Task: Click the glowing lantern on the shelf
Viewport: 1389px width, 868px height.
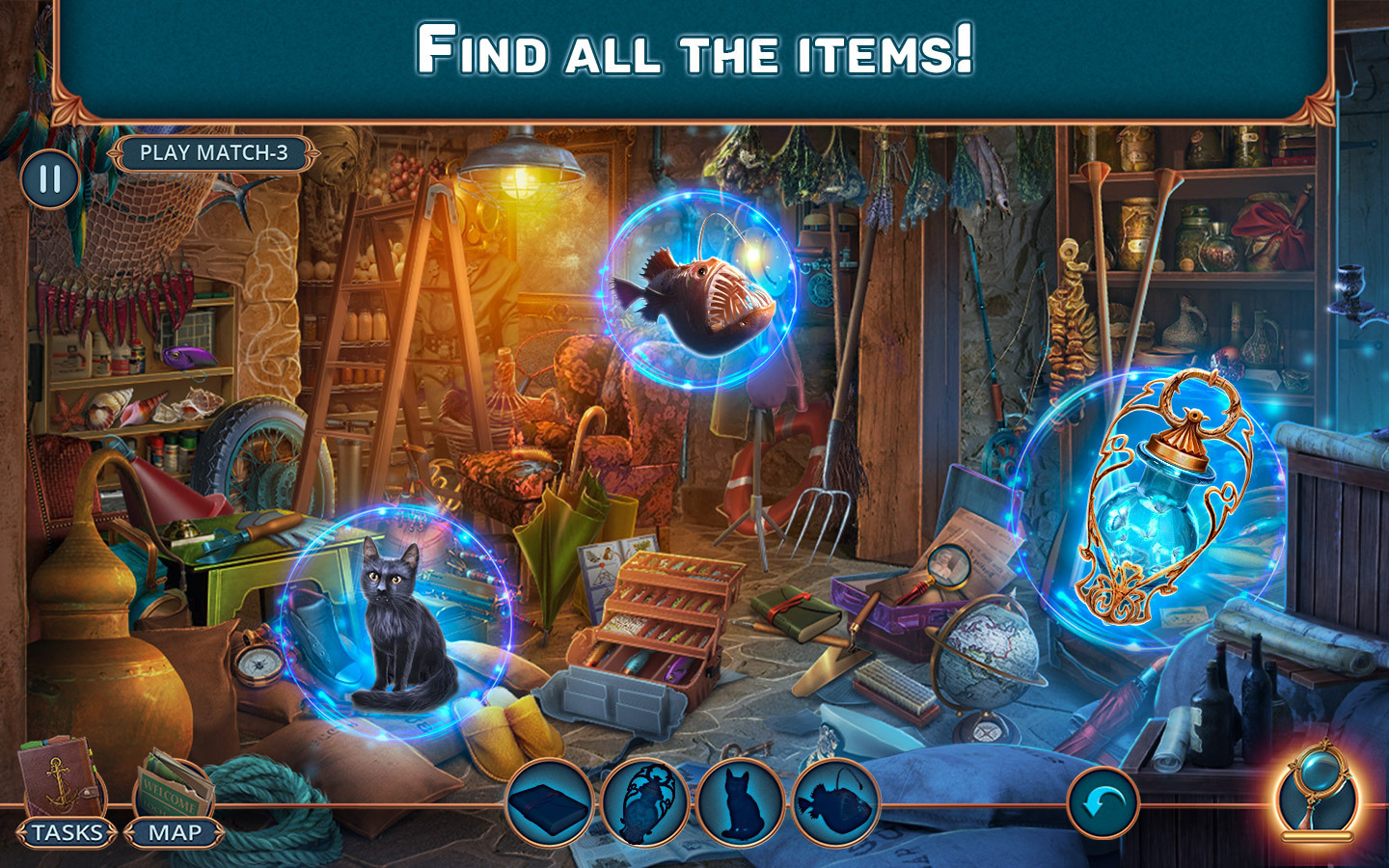Action: tap(1164, 502)
